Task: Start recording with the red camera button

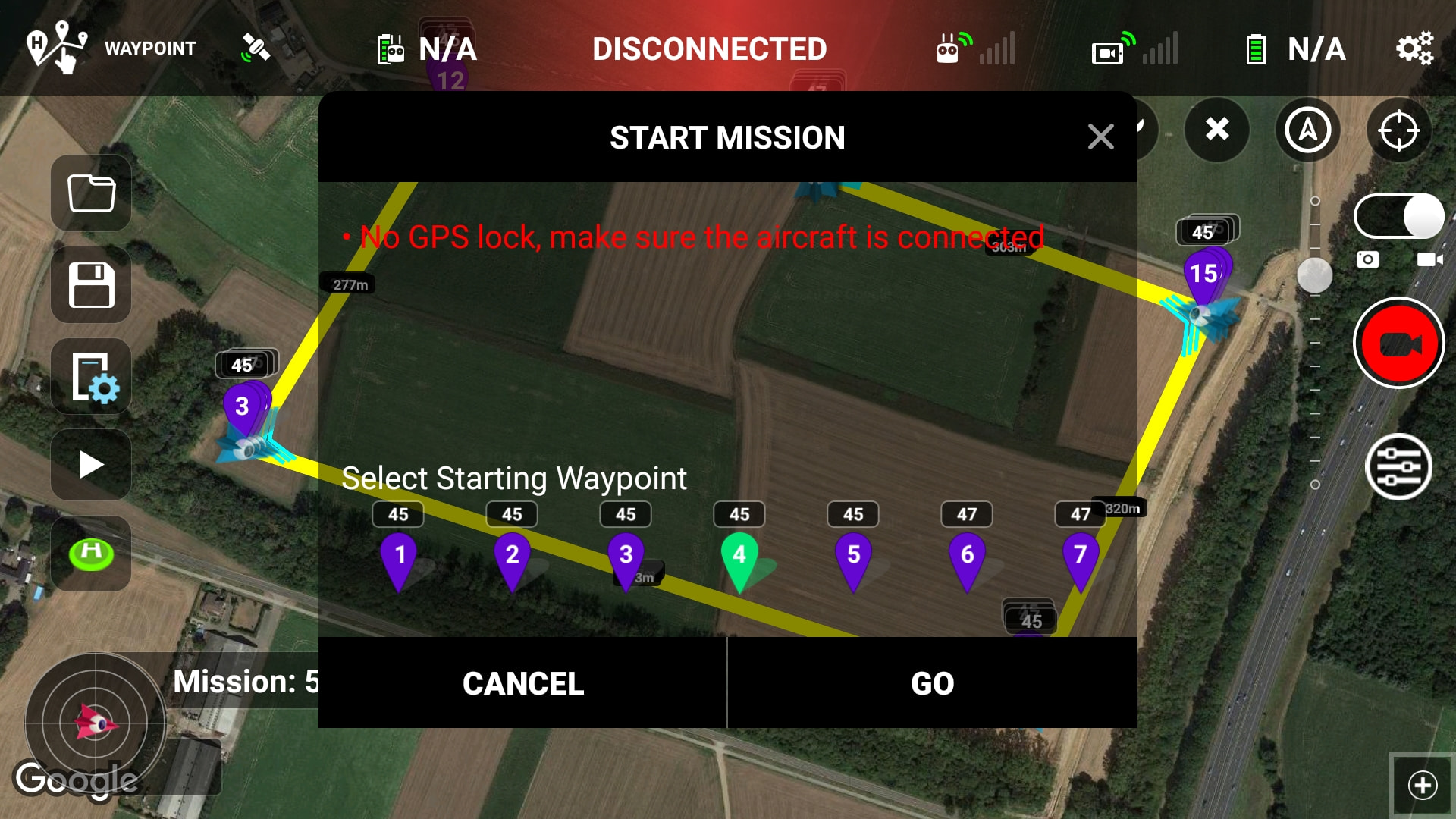Action: click(x=1398, y=344)
